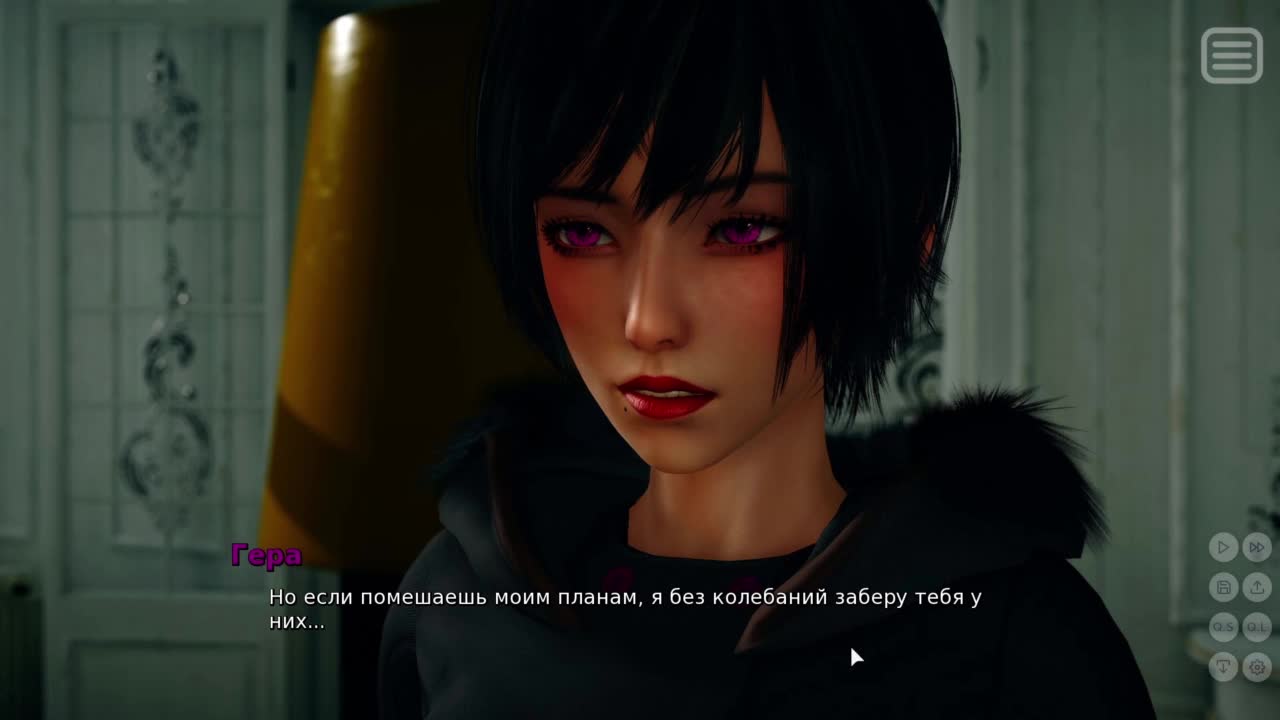Hide the text box with the down-arrow icon
The height and width of the screenshot is (720, 1280).
point(1223,667)
